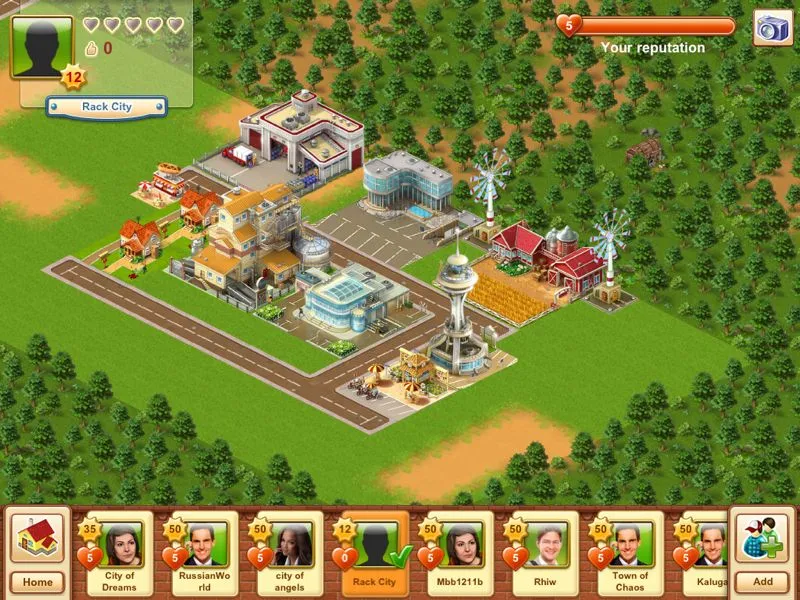The width and height of the screenshot is (800, 600).
Task: Open the Kaluga friend card
Action: tap(706, 554)
